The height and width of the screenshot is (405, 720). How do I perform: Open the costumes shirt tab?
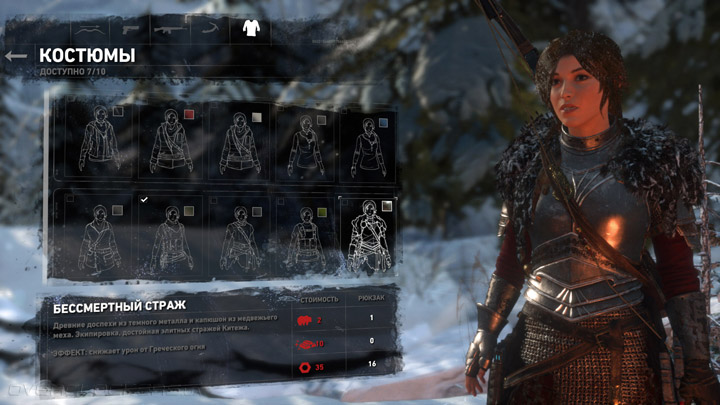[250, 27]
